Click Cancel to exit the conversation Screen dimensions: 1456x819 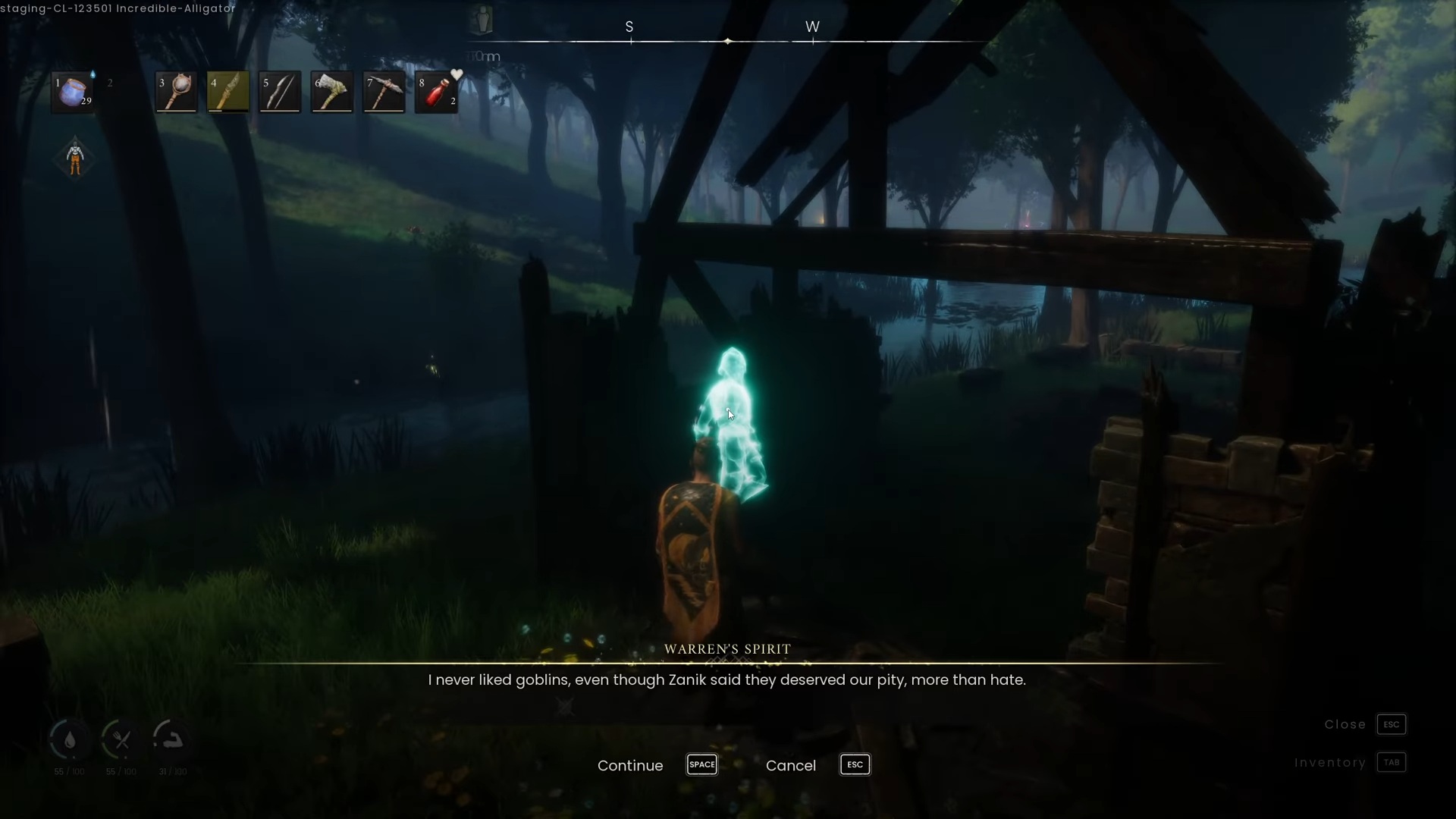click(x=791, y=765)
